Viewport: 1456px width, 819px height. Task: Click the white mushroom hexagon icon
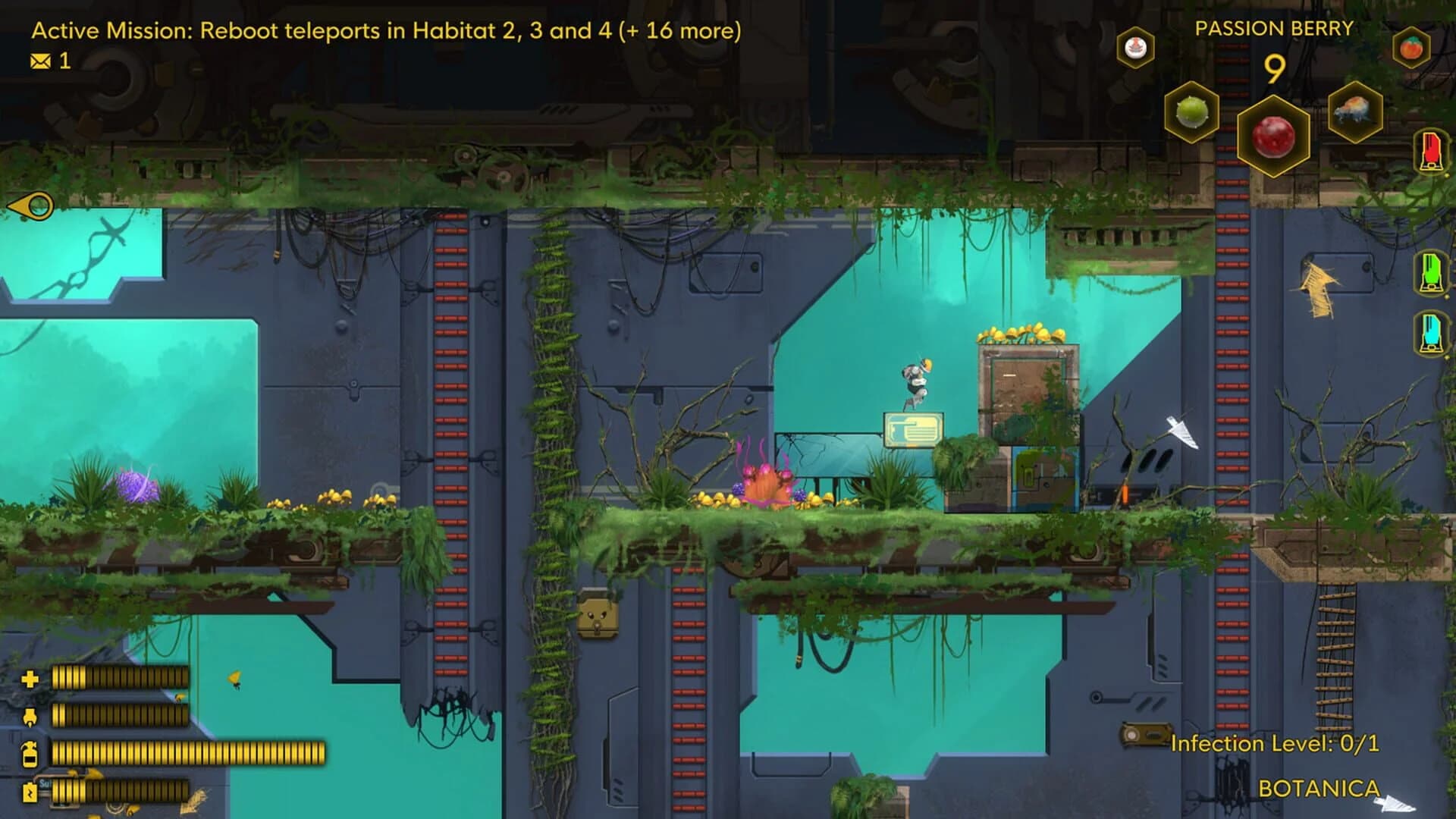point(1134,47)
